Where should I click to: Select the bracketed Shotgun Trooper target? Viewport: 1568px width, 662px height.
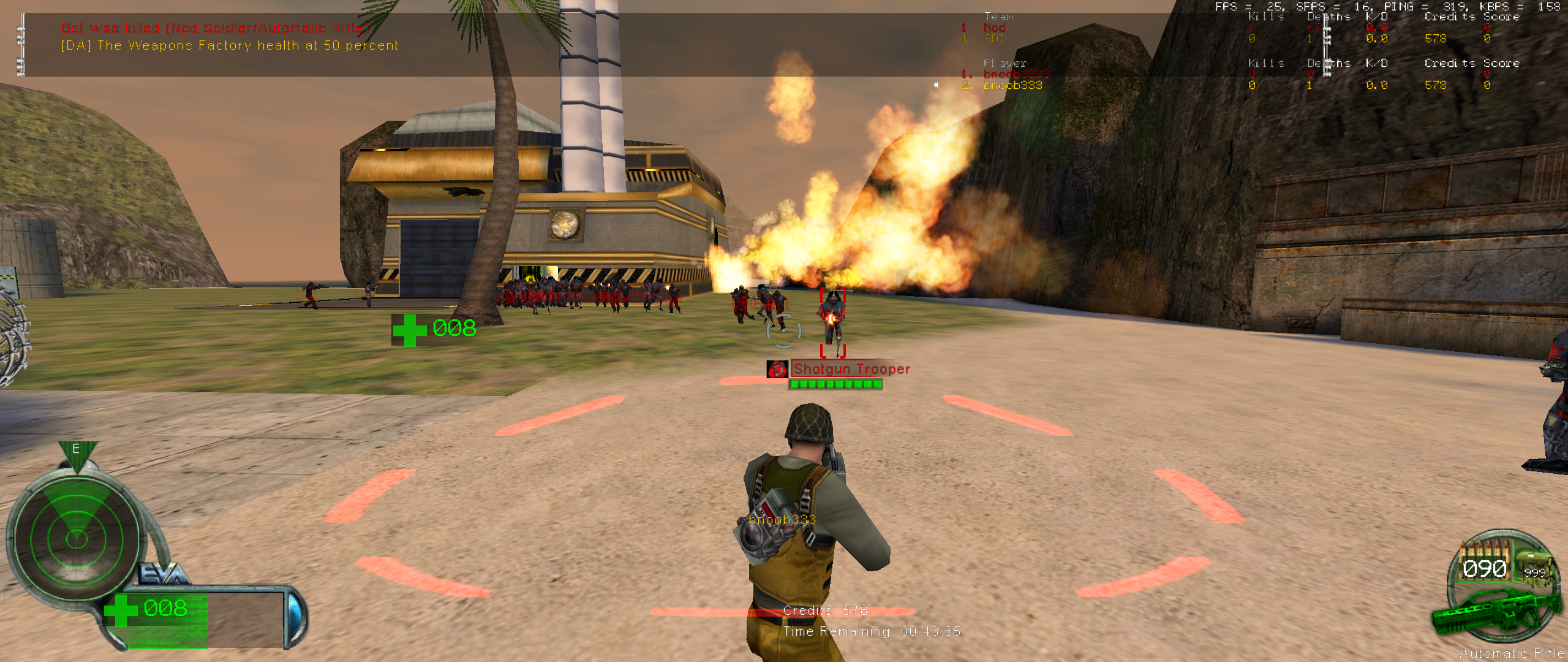coord(832,322)
